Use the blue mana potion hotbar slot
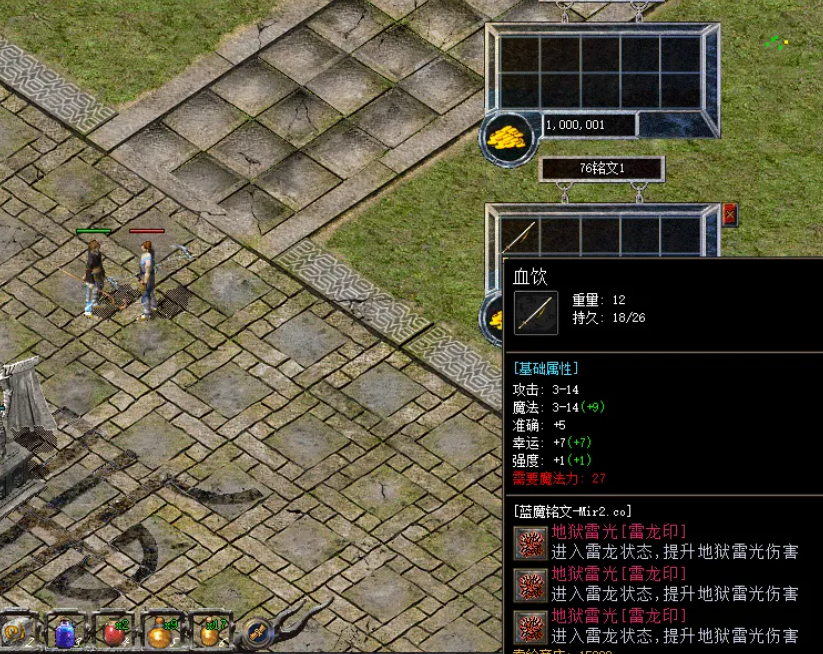The height and width of the screenshot is (654, 823). click(x=66, y=633)
